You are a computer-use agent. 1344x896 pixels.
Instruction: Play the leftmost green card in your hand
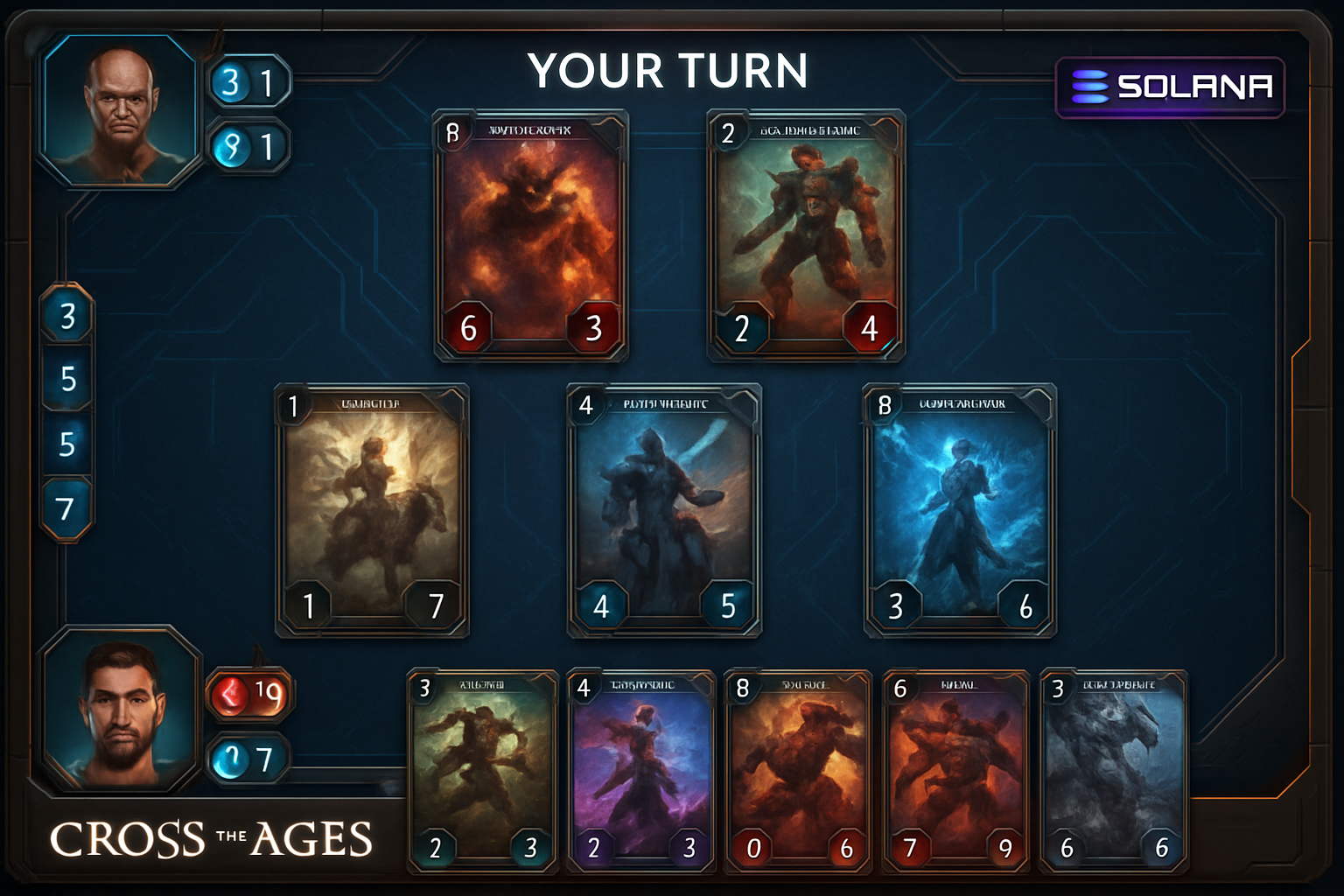tap(481, 770)
